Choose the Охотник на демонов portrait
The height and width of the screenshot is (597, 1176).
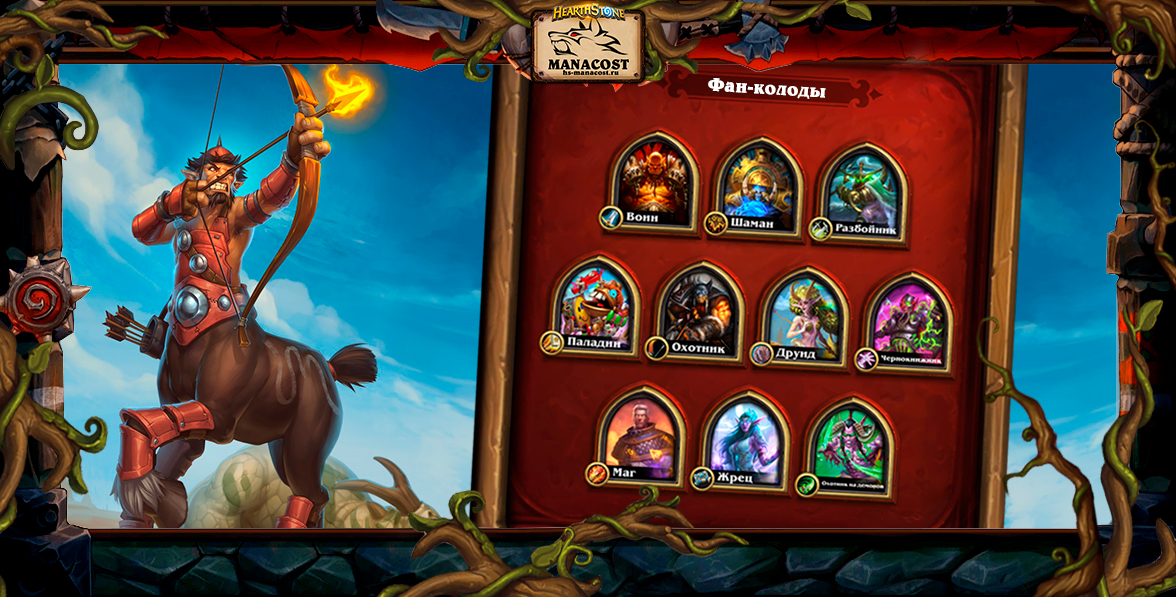849,448
